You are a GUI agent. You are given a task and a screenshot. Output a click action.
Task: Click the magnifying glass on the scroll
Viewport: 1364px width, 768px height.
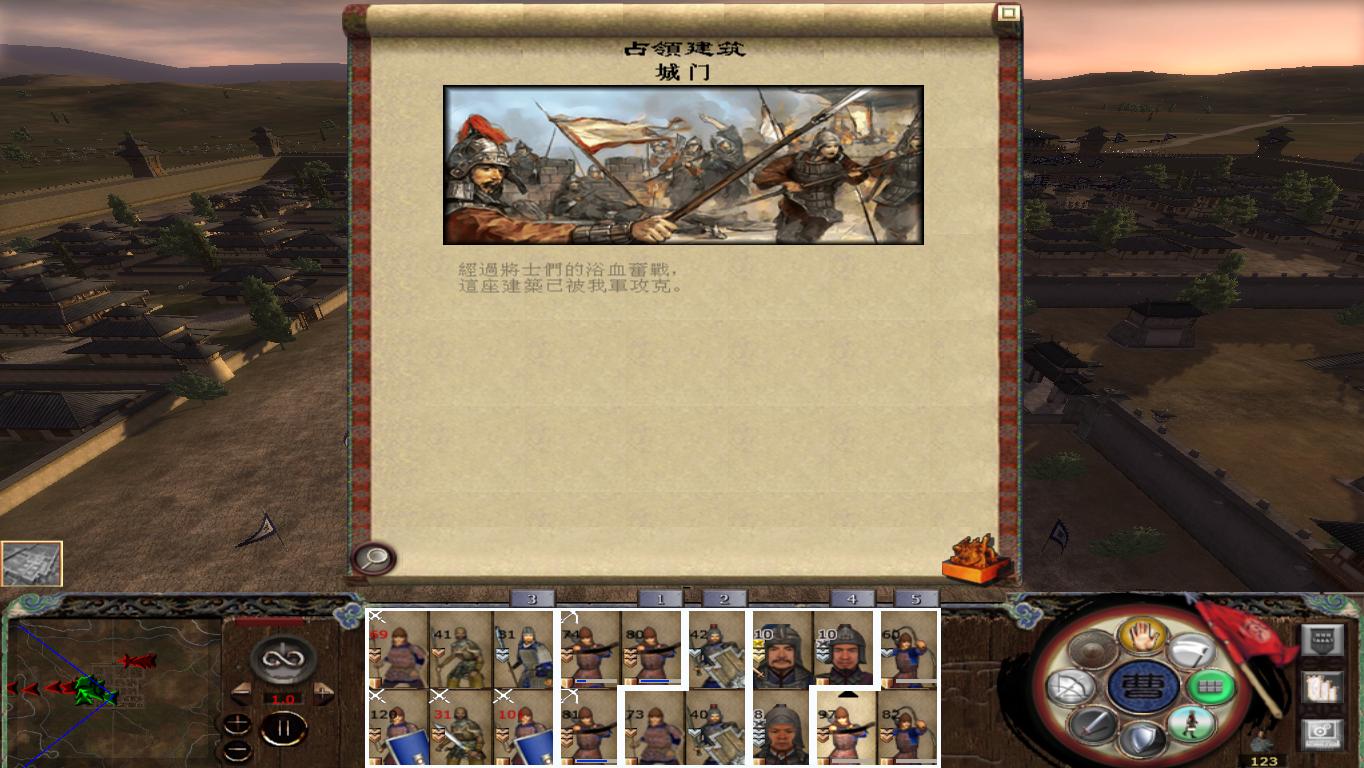371,558
